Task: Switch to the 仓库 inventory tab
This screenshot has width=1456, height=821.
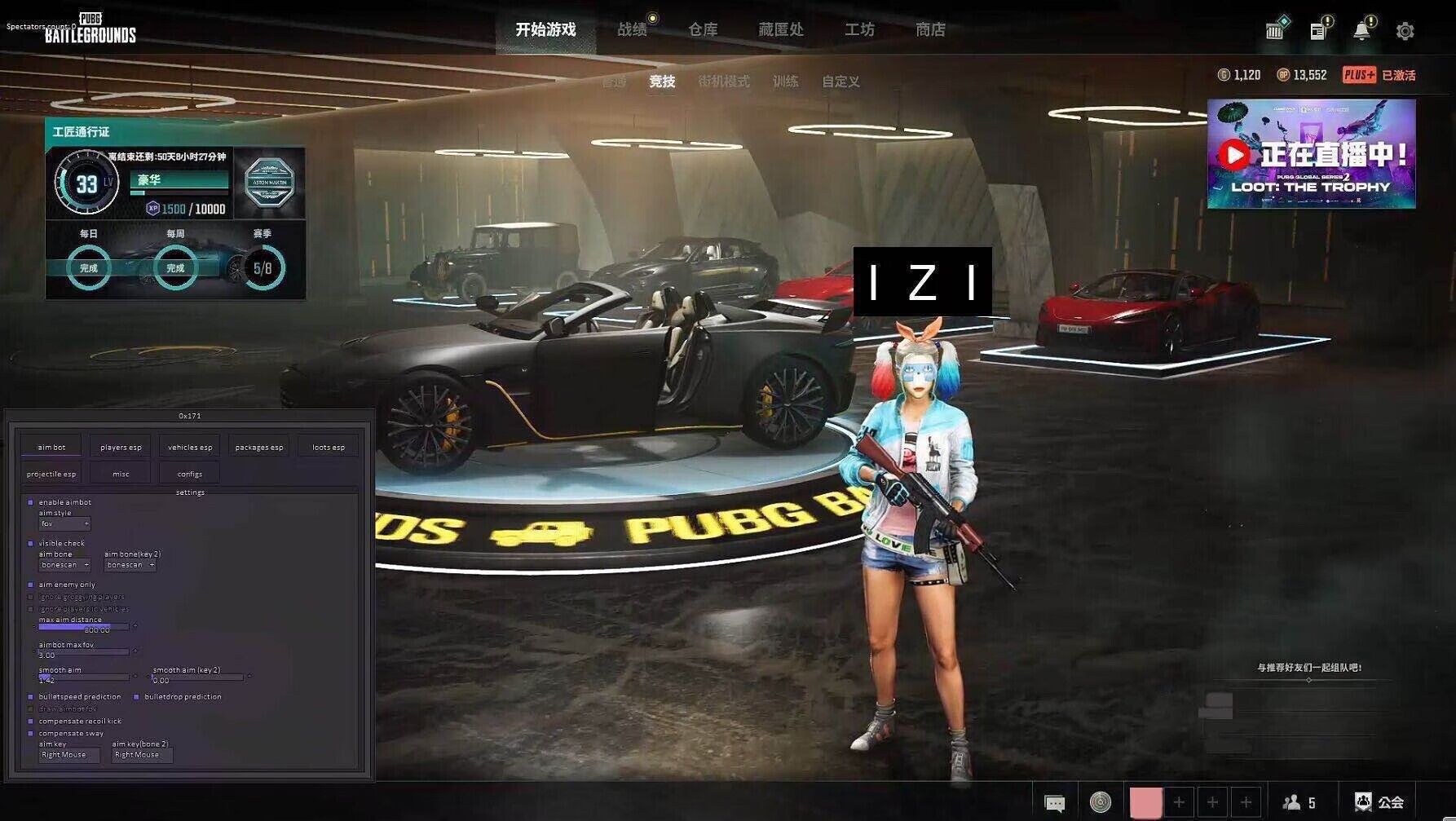Action: coord(703,30)
